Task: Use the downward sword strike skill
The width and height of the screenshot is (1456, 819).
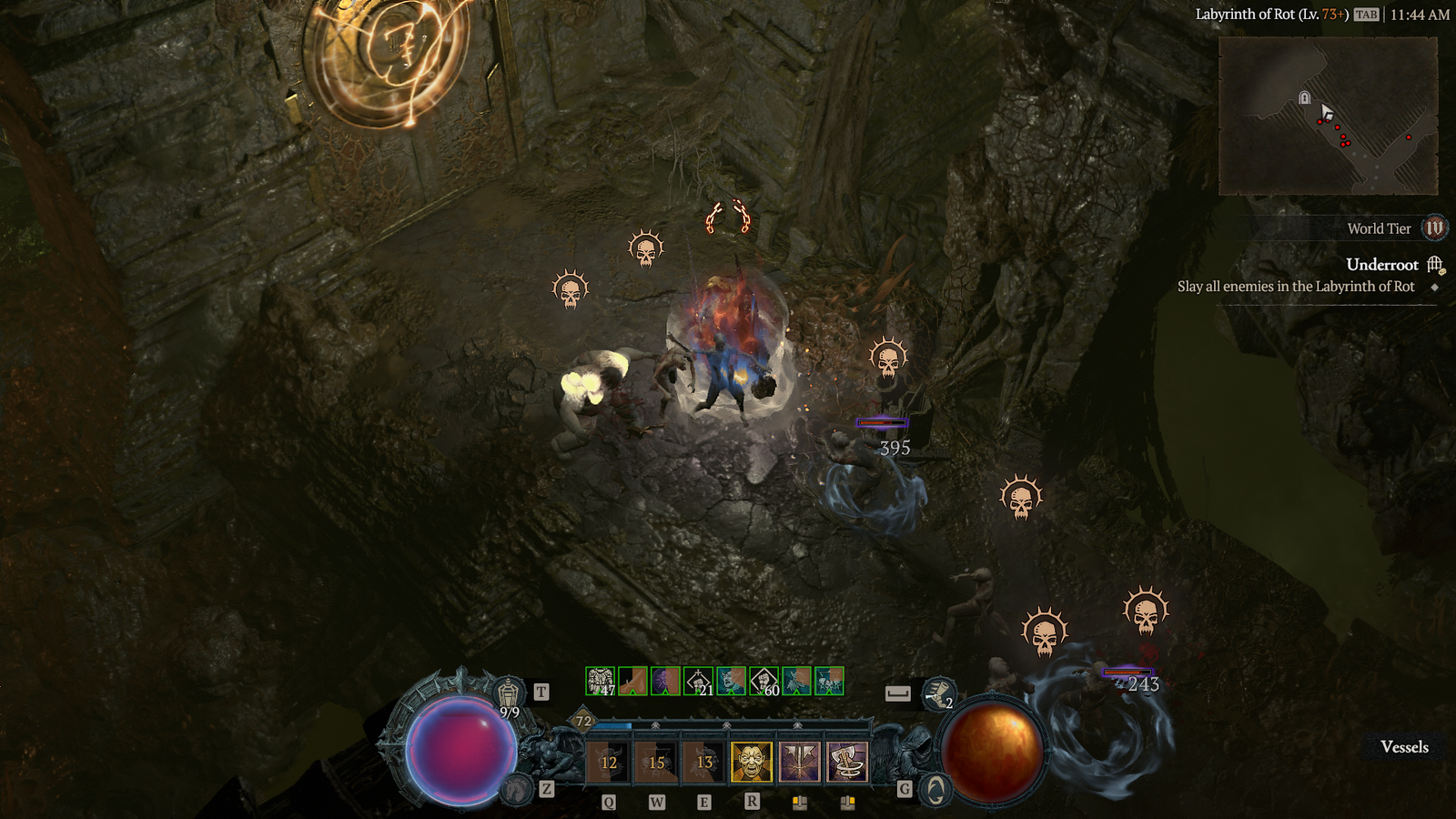Action: pos(799,762)
